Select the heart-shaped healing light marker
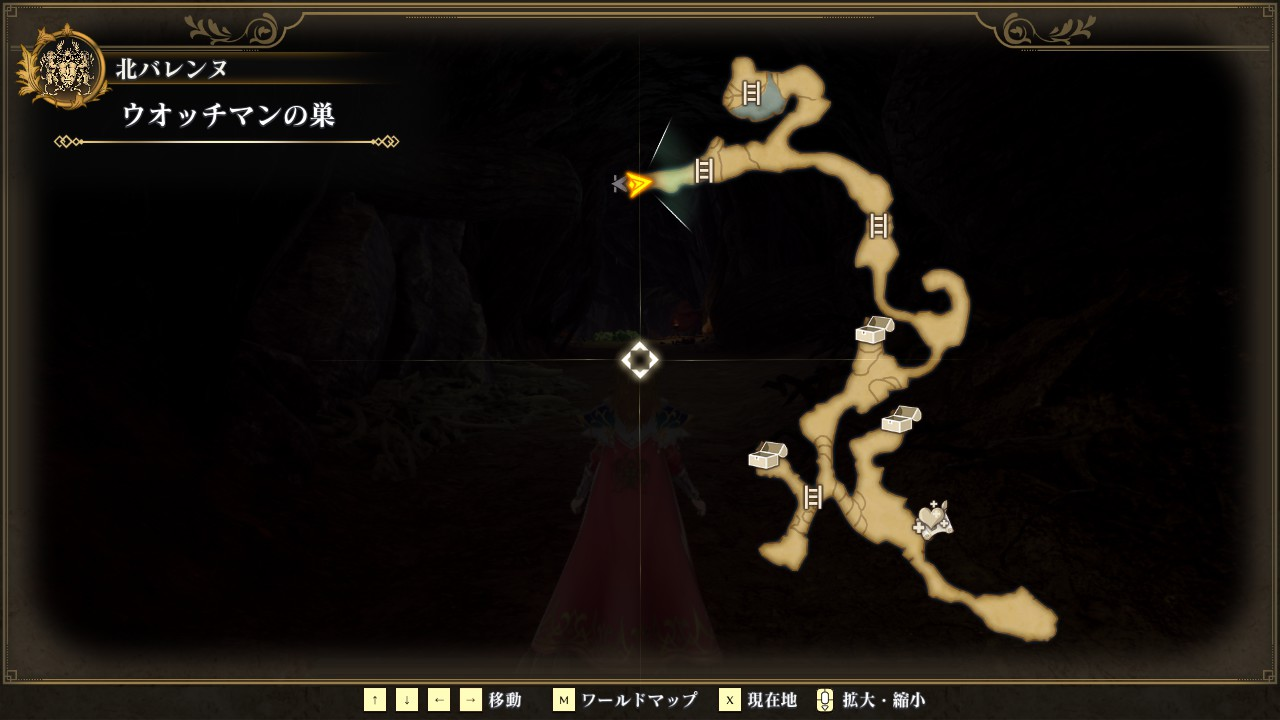The image size is (1280, 720). click(x=932, y=519)
